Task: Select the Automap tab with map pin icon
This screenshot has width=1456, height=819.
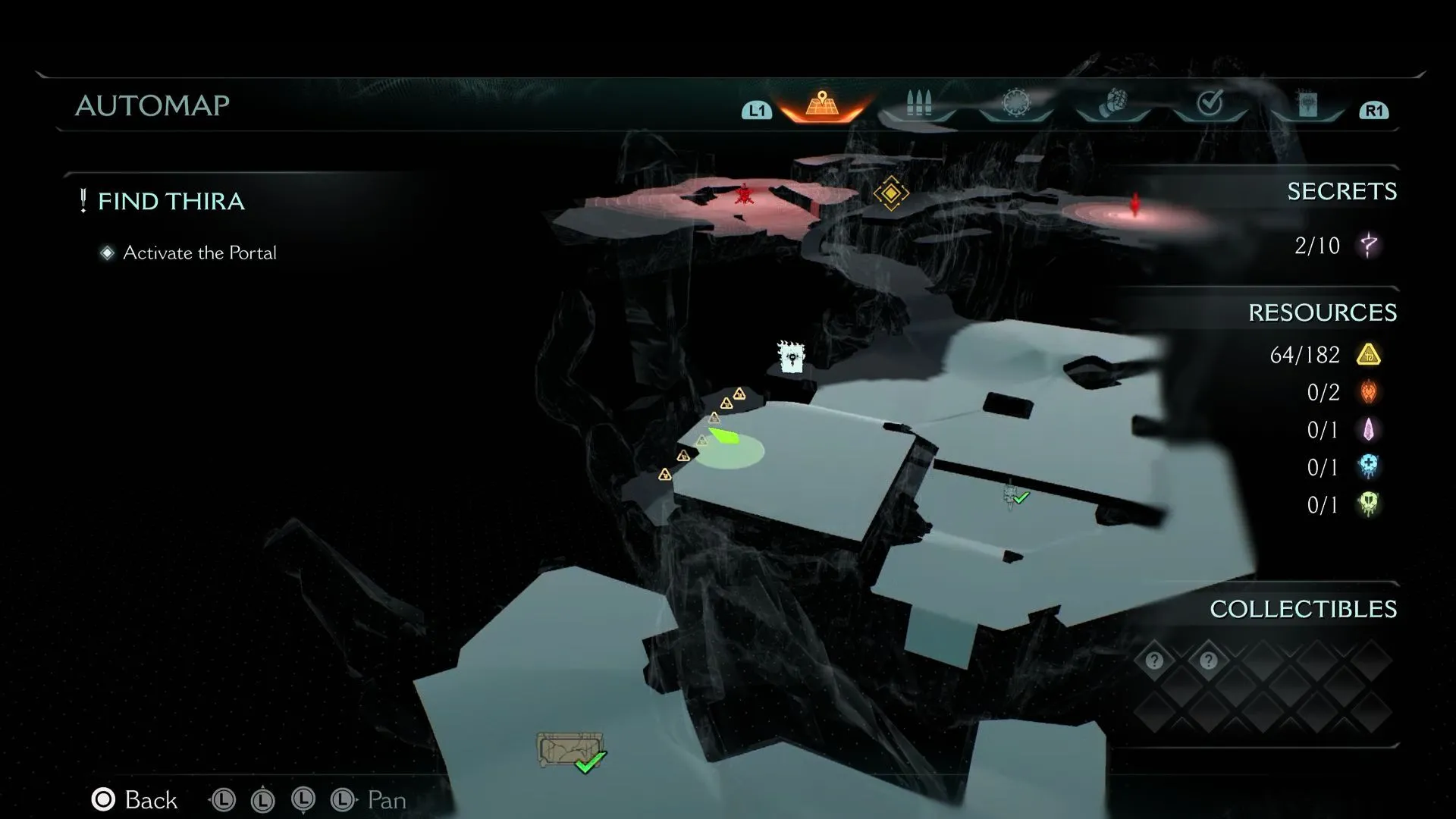Action: [x=822, y=104]
